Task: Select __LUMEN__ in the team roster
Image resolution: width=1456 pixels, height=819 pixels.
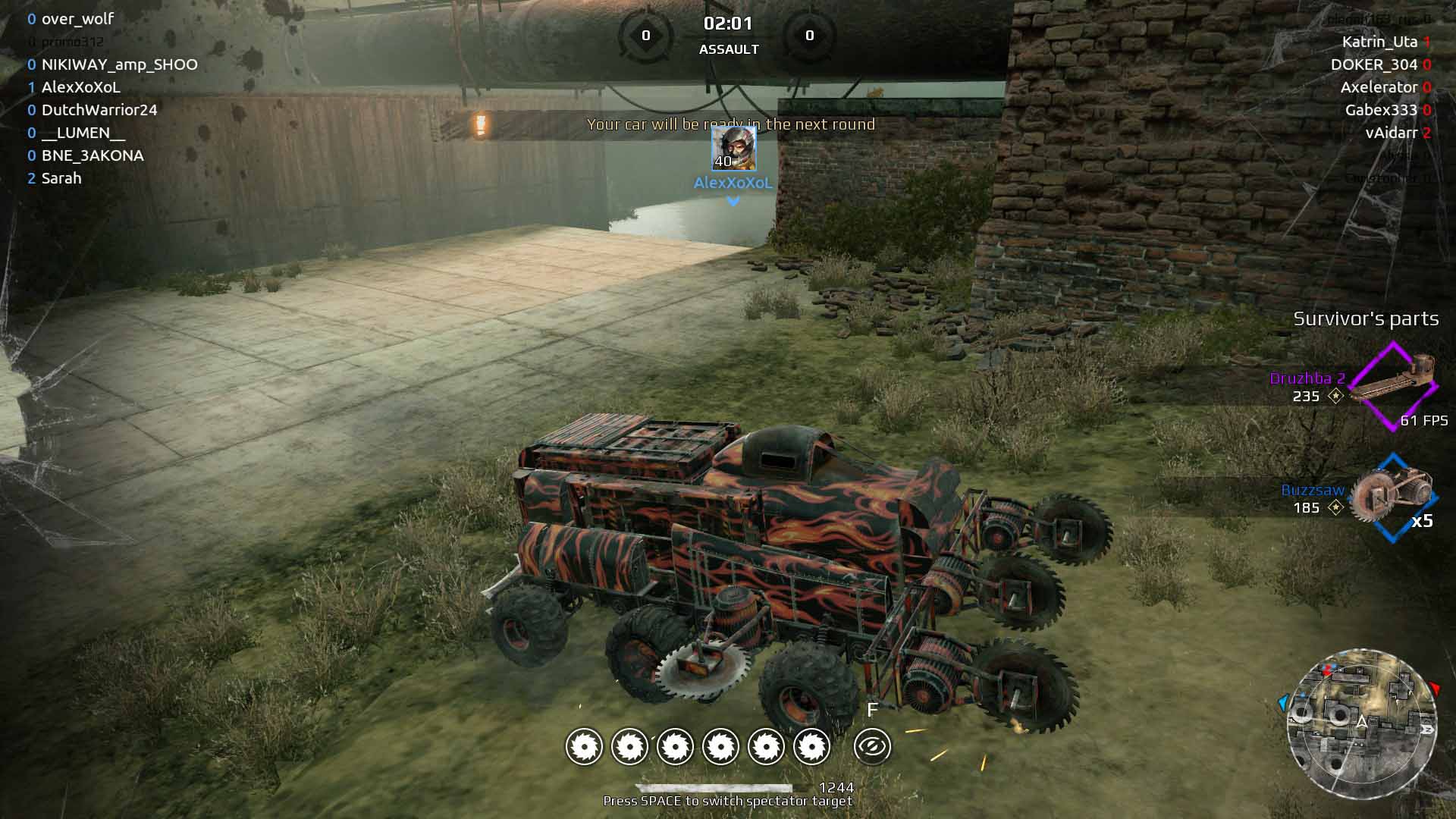Action: click(83, 133)
